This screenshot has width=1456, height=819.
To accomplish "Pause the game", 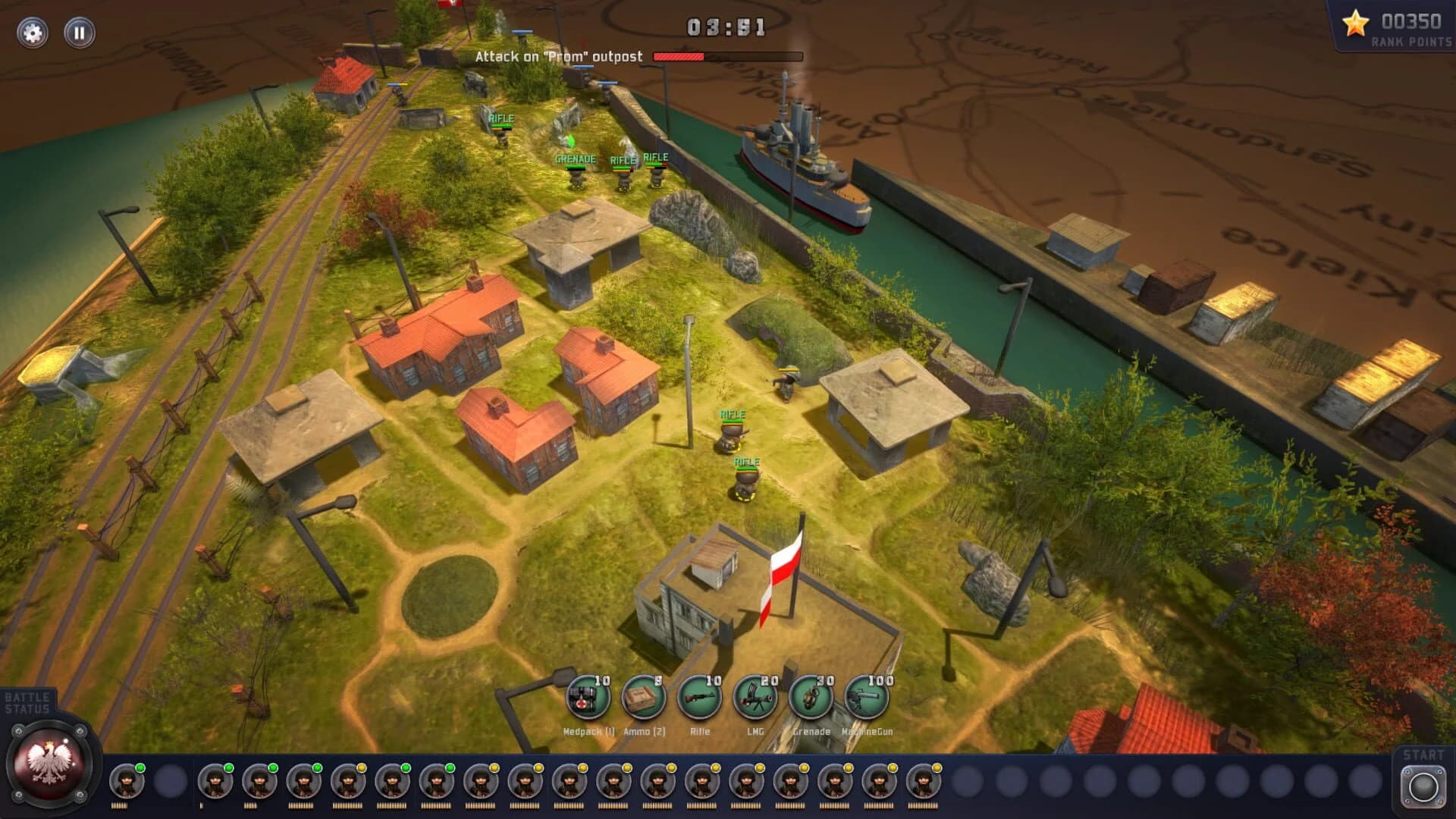I will click(x=79, y=32).
